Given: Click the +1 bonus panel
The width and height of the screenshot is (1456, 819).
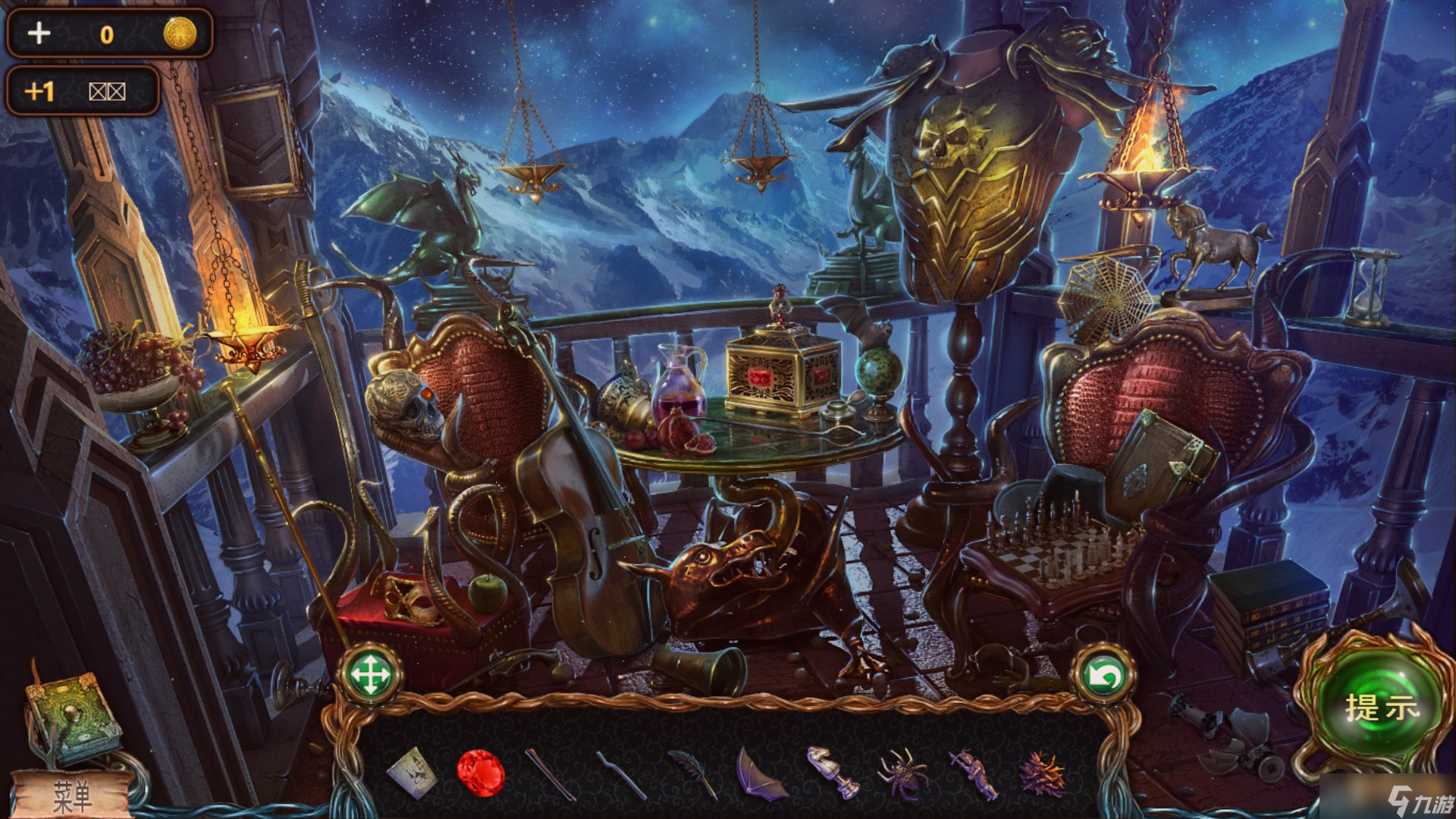Looking at the screenshot, I should click(82, 91).
